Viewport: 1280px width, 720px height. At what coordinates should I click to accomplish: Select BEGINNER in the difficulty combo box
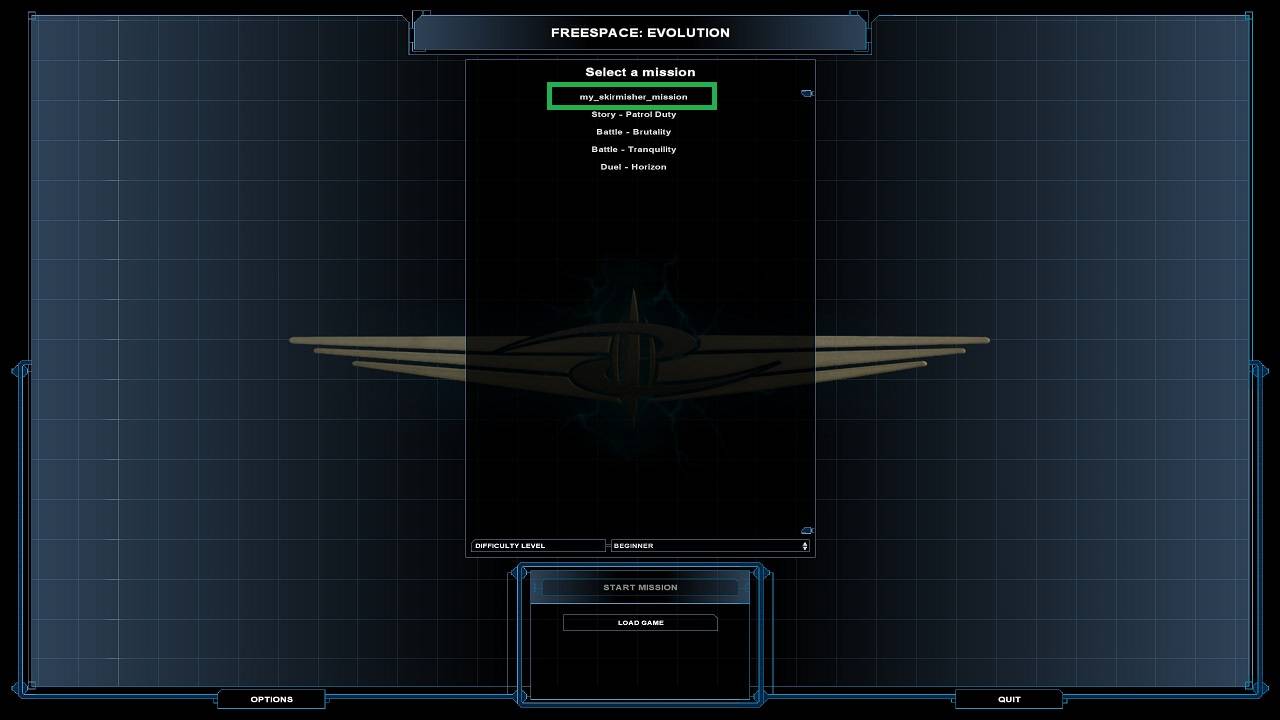coord(705,545)
